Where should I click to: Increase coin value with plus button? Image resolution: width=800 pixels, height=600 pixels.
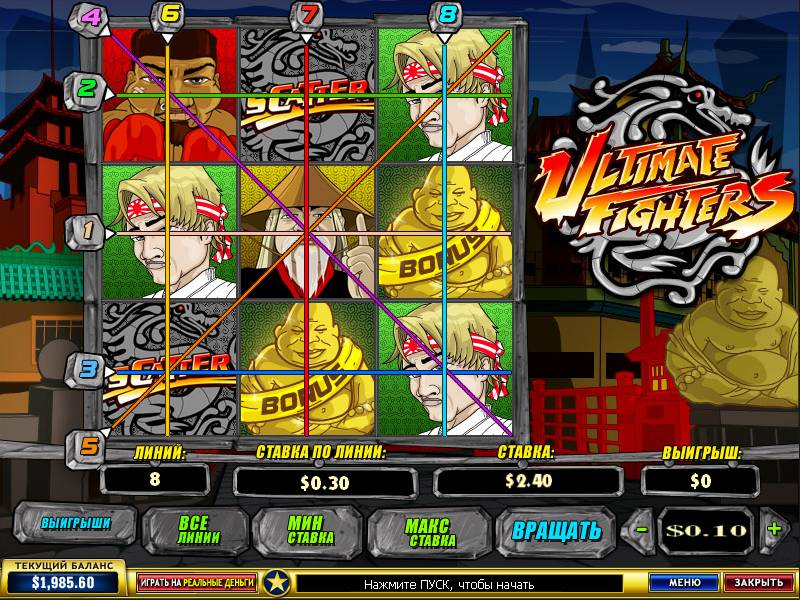click(772, 529)
